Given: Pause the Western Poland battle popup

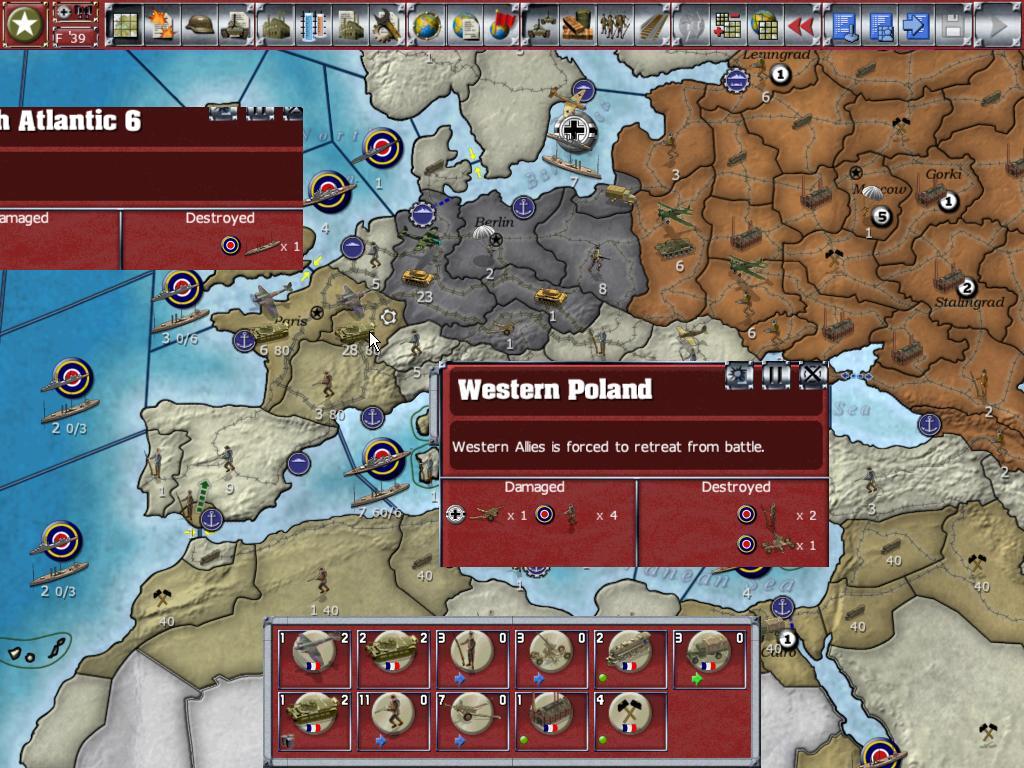Looking at the screenshot, I should pyautogui.click(x=776, y=376).
